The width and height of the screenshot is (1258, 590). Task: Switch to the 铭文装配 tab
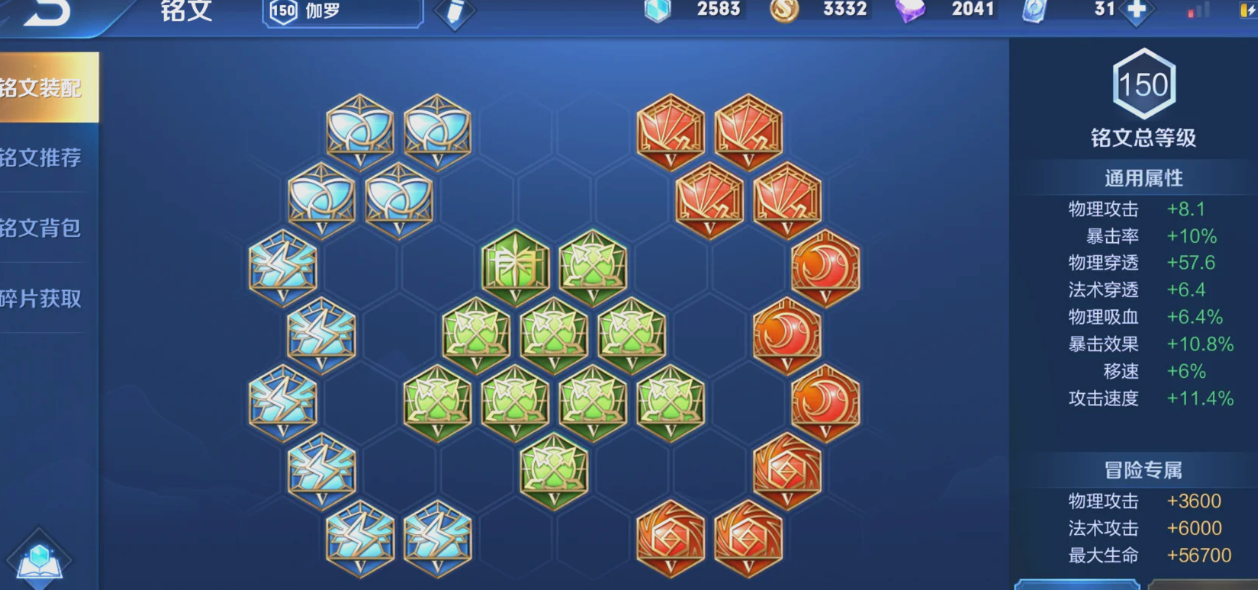point(45,88)
